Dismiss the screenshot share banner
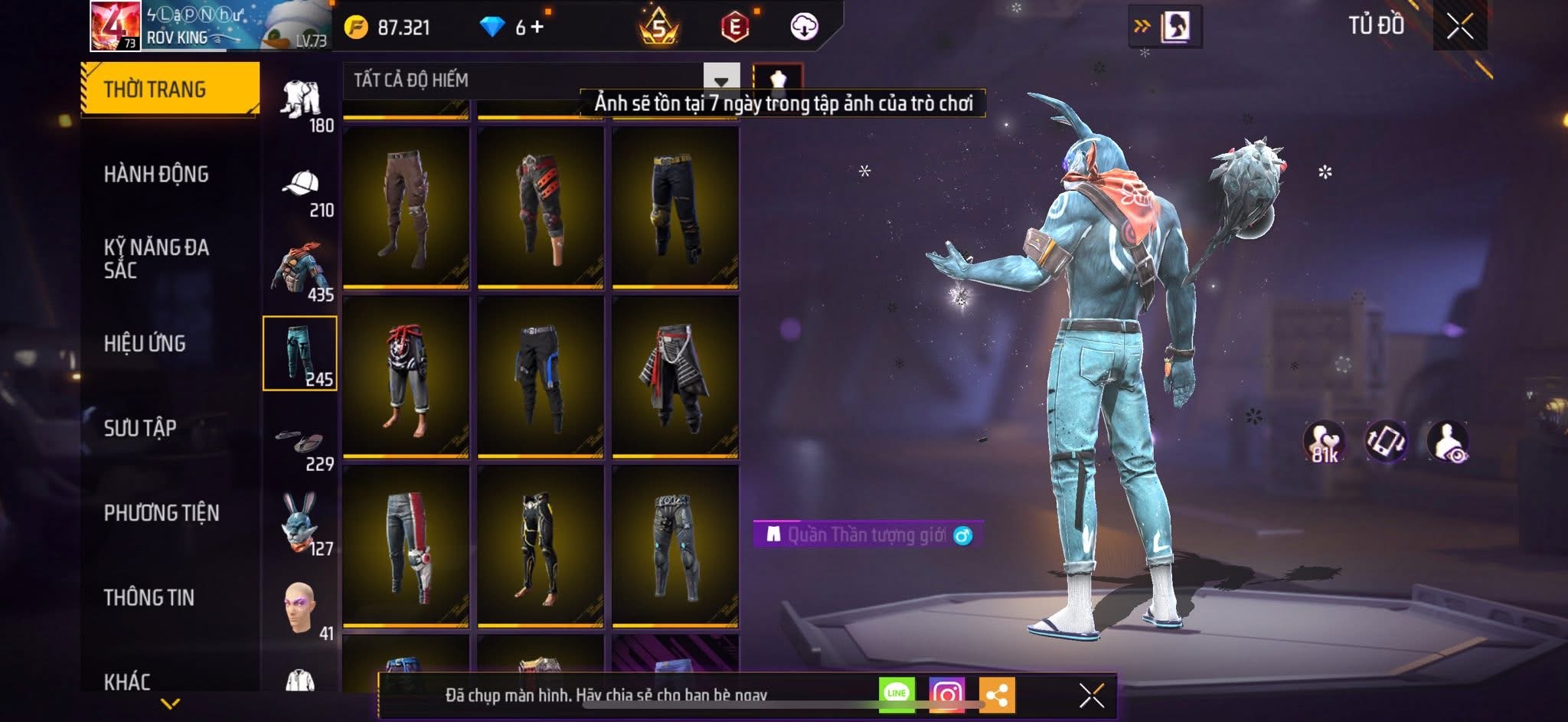Image resolution: width=1568 pixels, height=722 pixels. [x=1091, y=695]
